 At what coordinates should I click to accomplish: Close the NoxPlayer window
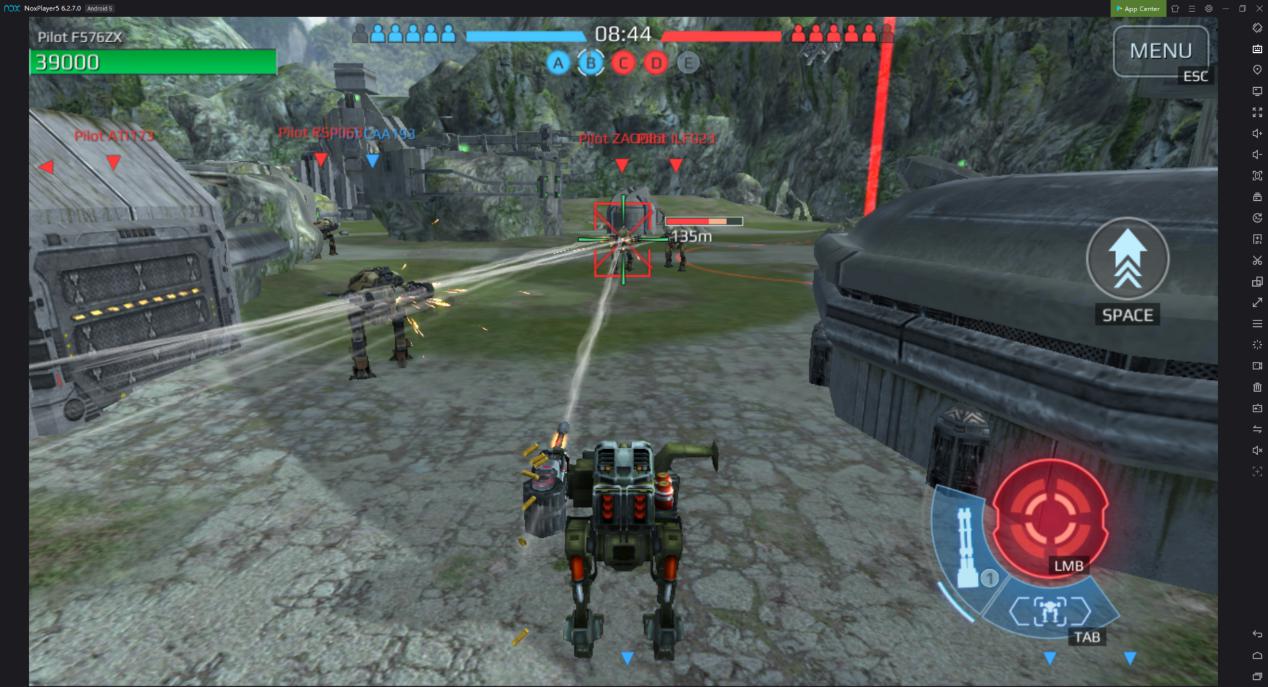tap(1259, 8)
